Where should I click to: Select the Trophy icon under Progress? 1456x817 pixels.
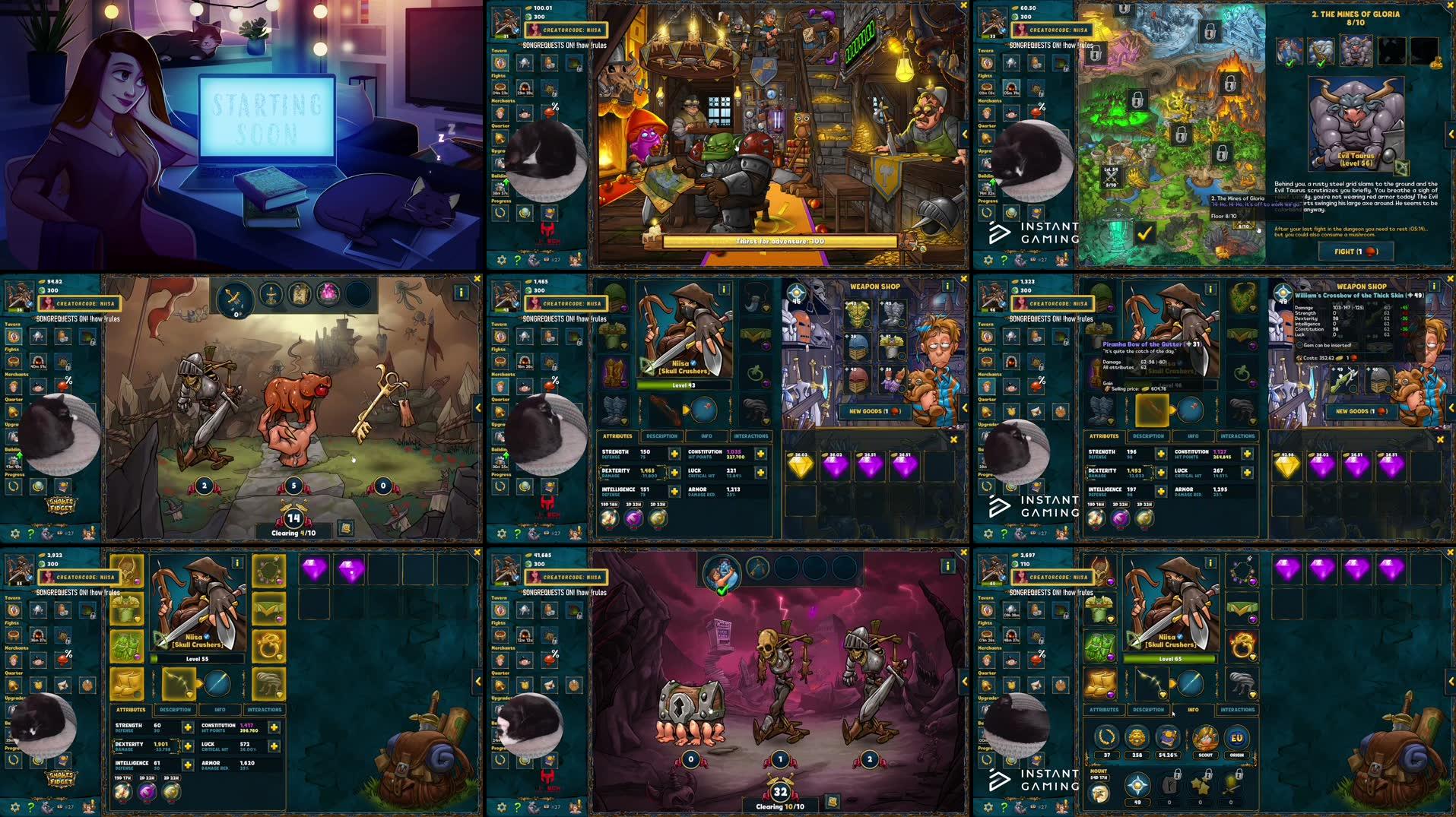[x=500, y=211]
